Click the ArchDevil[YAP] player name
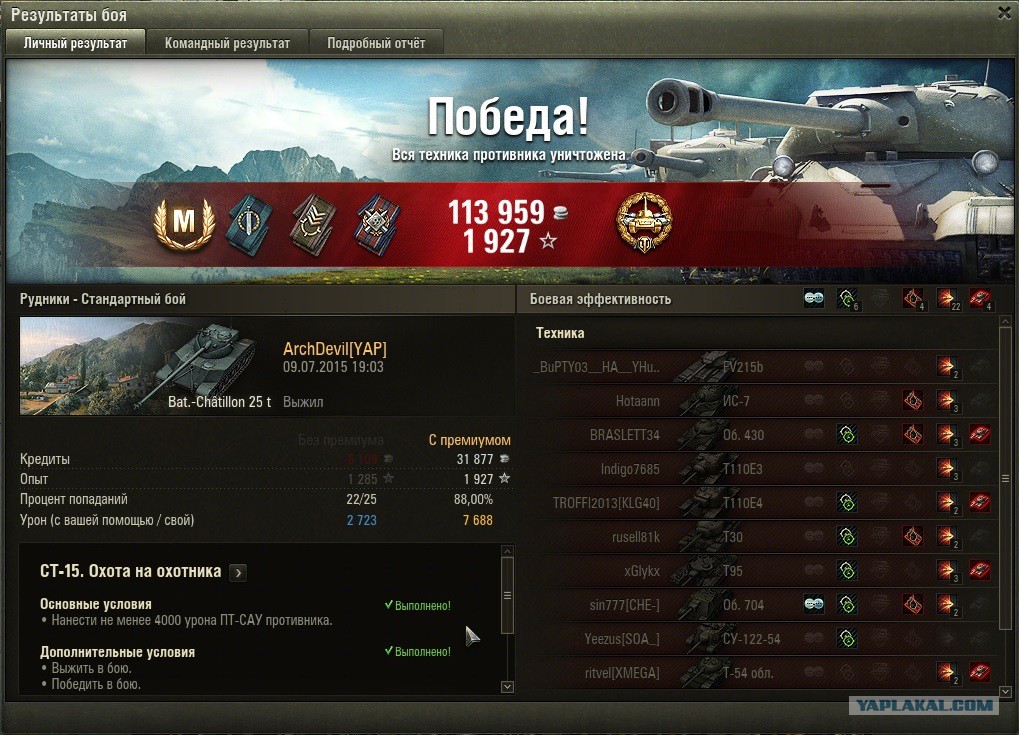The width and height of the screenshot is (1019, 735). tap(335, 349)
